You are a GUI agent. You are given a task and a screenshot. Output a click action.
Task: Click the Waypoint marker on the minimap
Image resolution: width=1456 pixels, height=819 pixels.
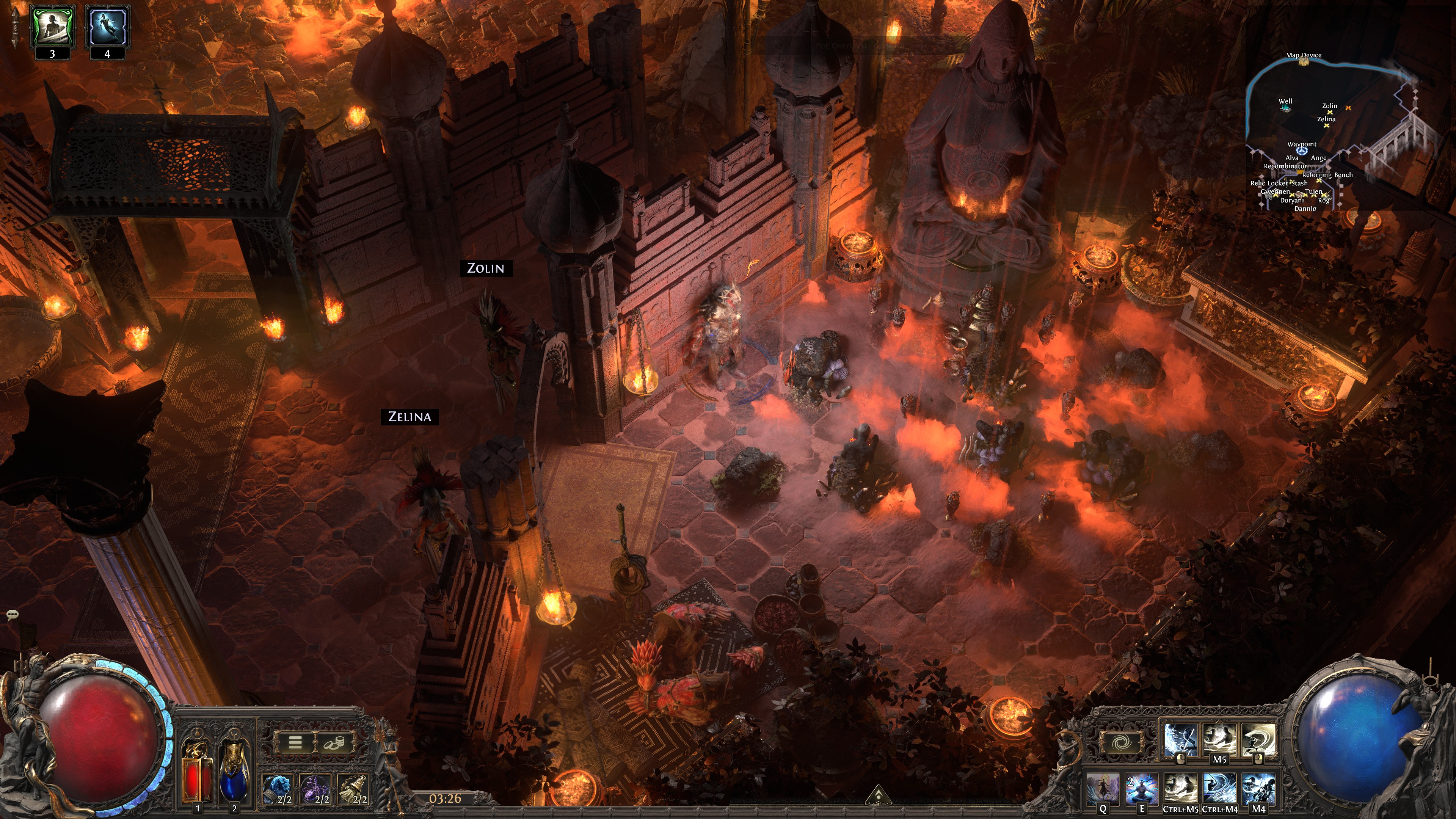(1302, 151)
